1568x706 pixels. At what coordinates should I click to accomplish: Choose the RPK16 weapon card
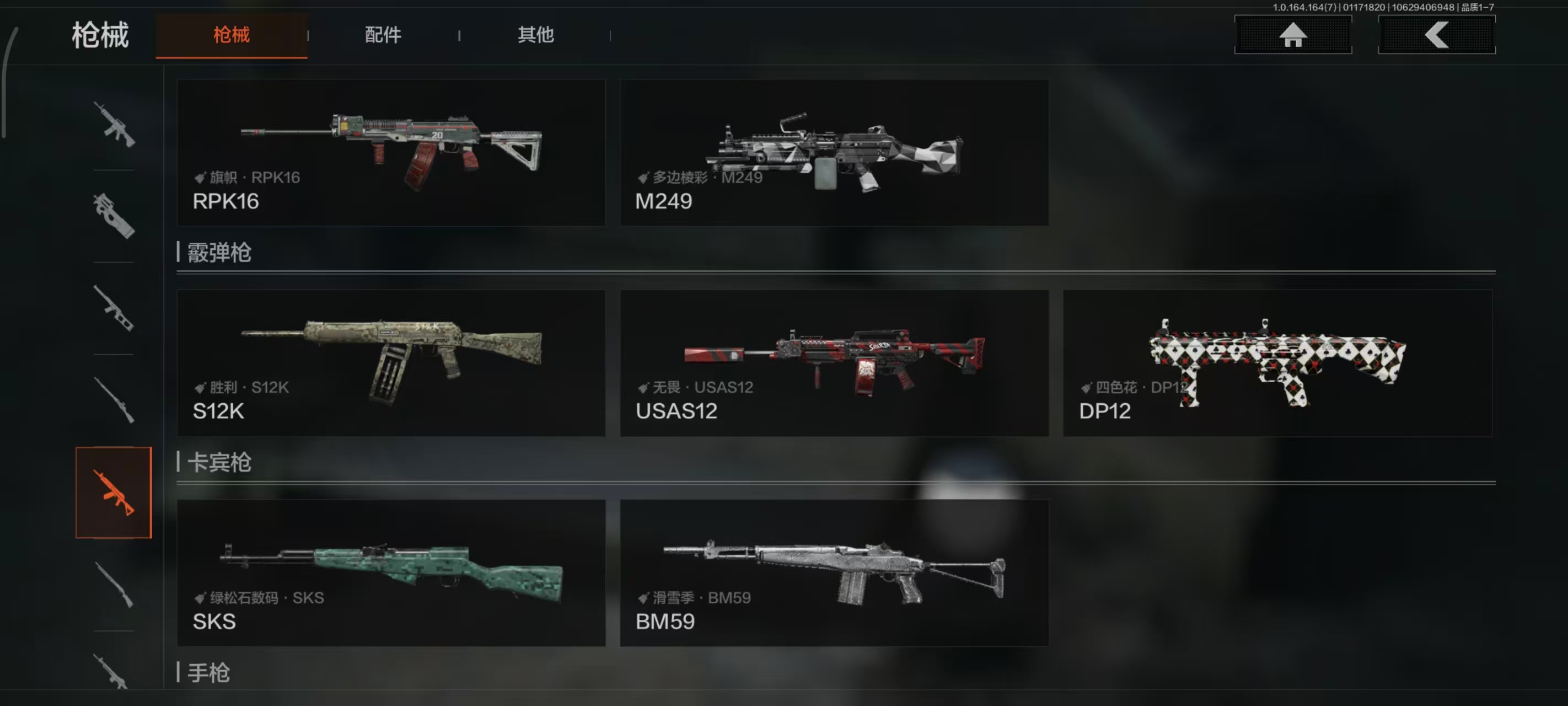(x=391, y=152)
